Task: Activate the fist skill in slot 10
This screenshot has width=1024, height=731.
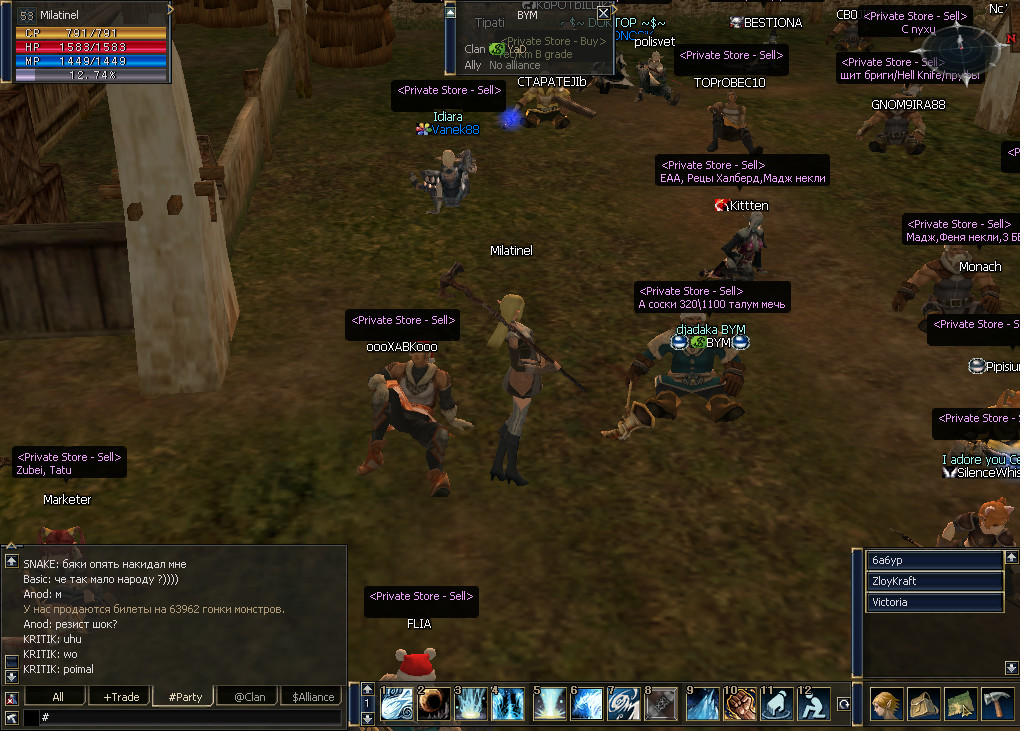Action: pos(739,703)
